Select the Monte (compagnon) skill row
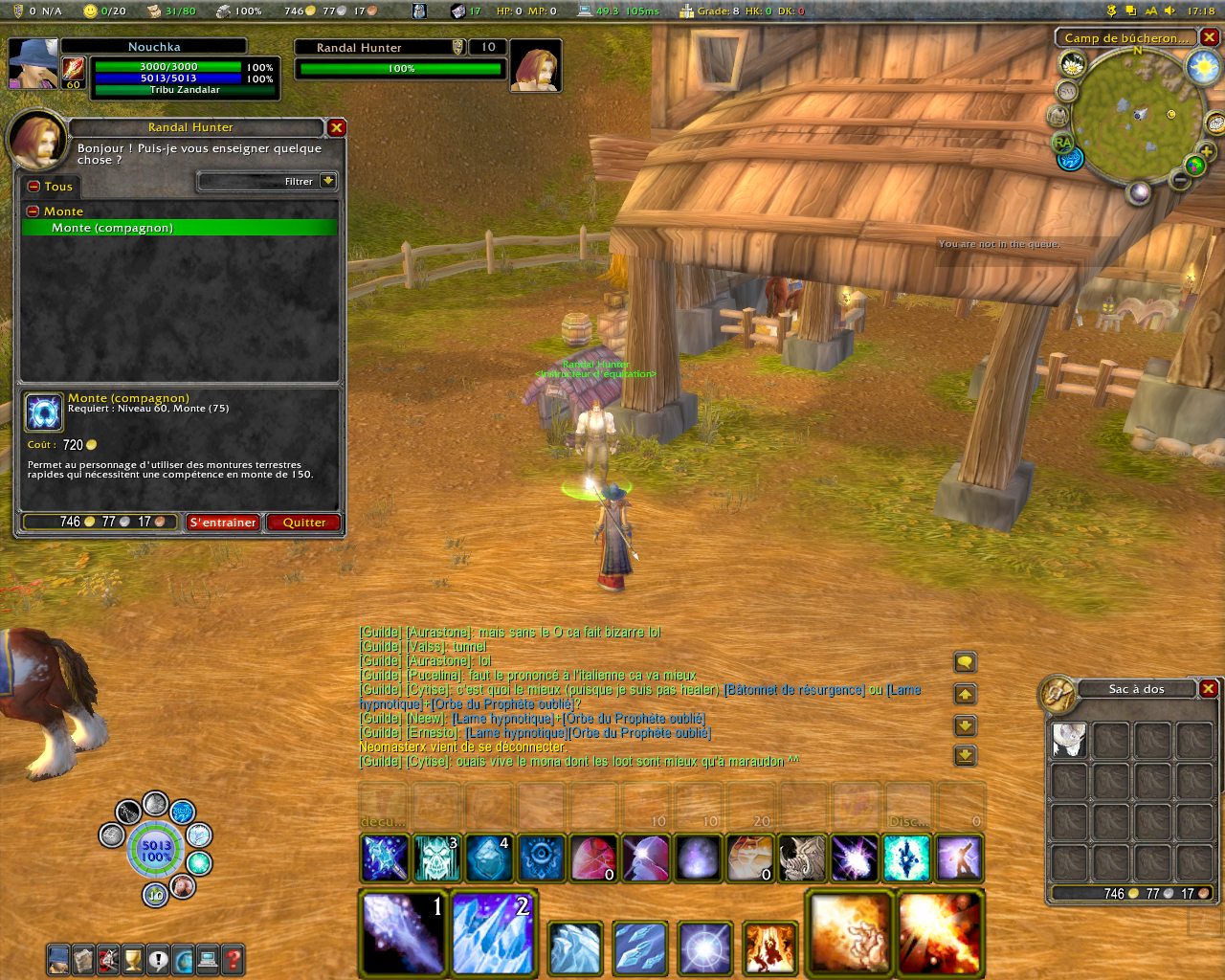This screenshot has height=980, width=1225. (180, 228)
